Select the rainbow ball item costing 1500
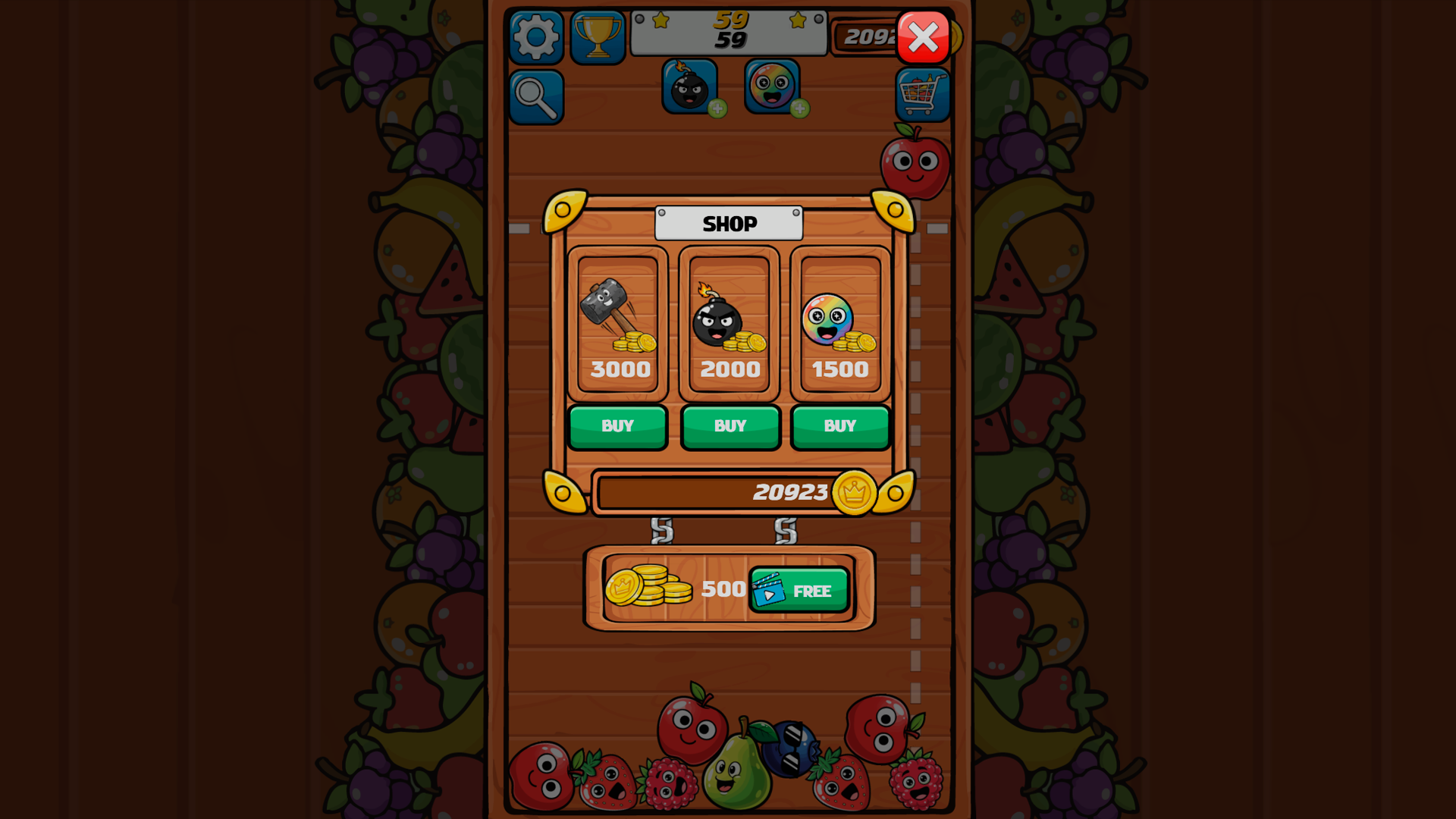Image resolution: width=1456 pixels, height=819 pixels. 839,318
